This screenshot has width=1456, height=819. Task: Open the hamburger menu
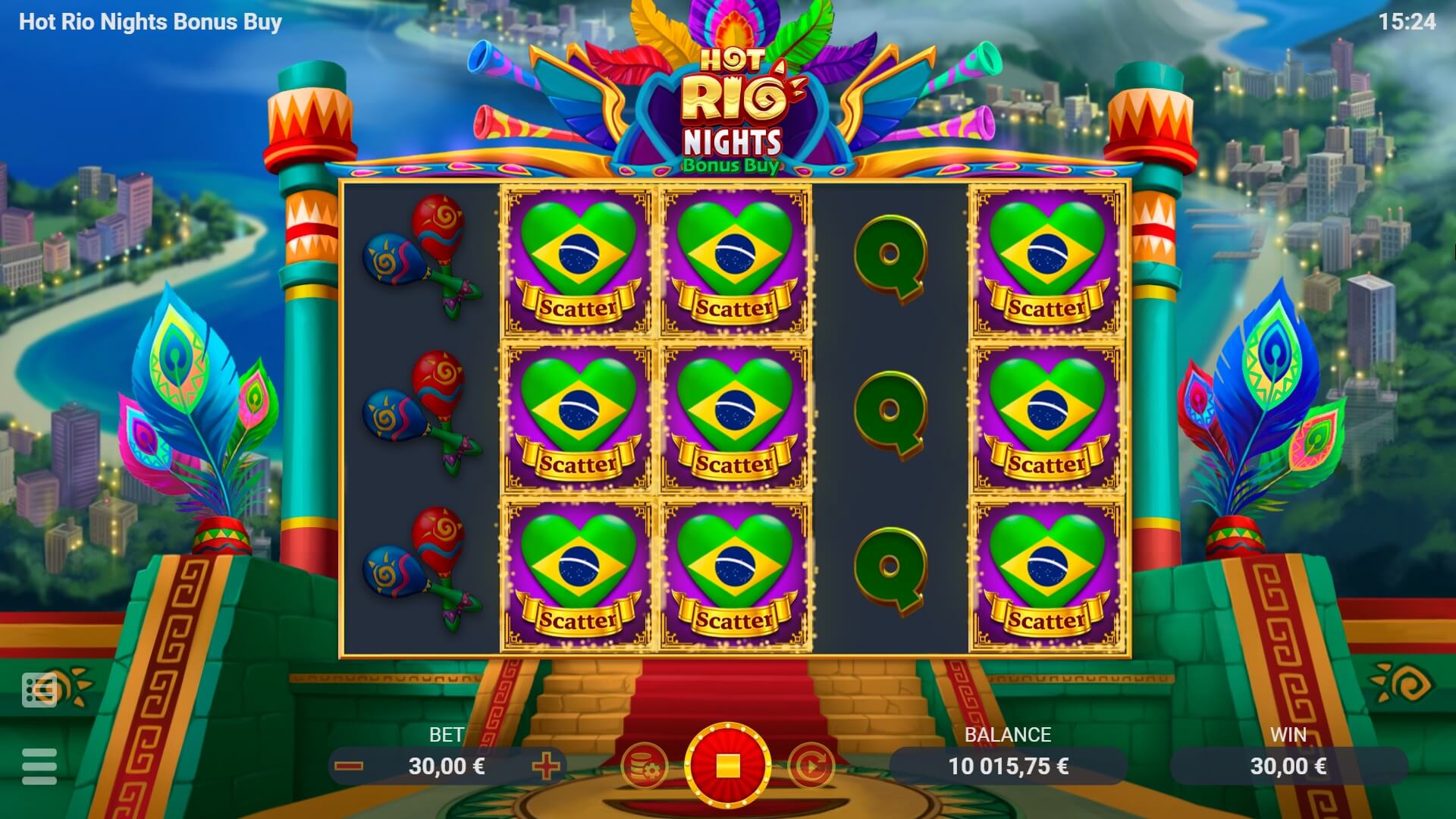[39, 766]
